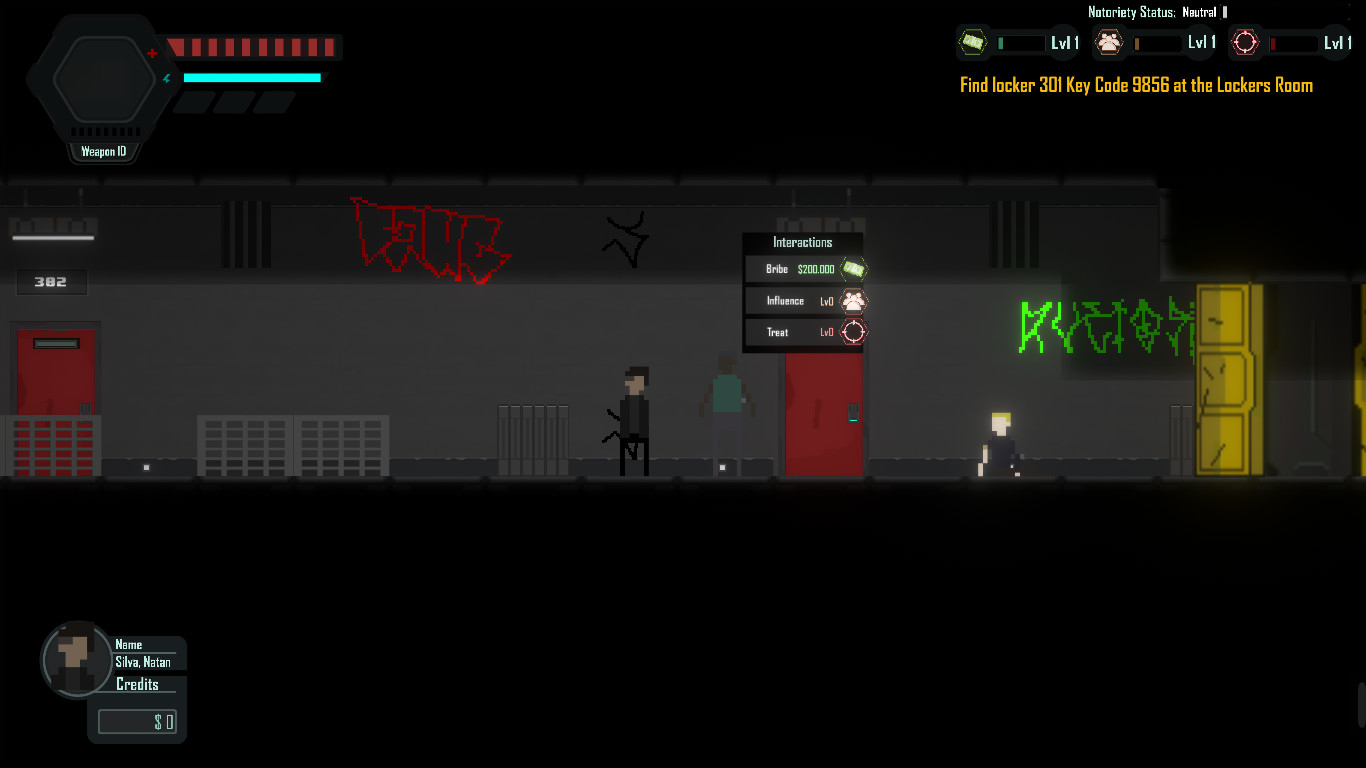This screenshot has height=768, width=1366.
Task: Click the crosshair icon next to Treat
Action: tap(852, 332)
